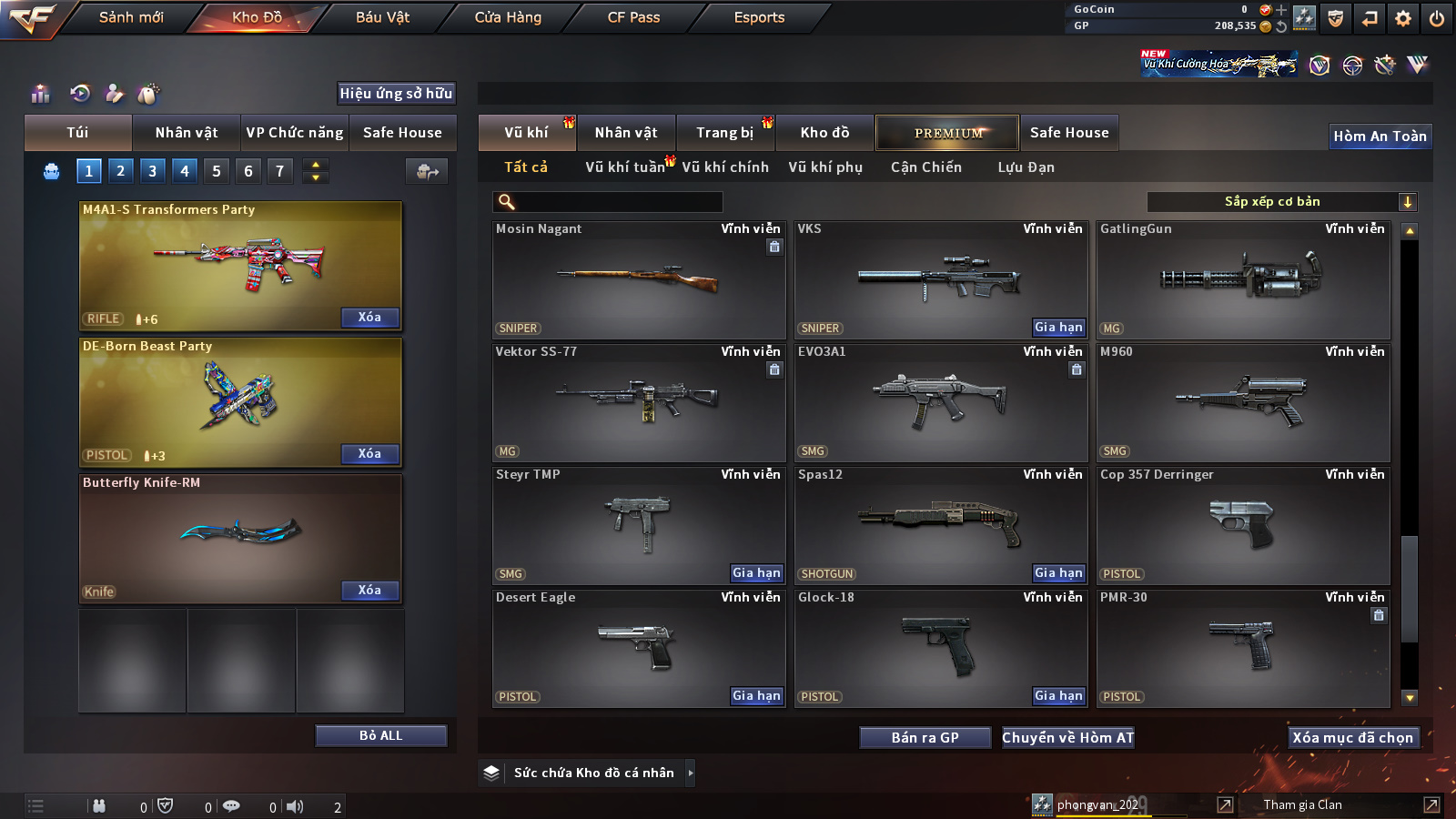Clear the bag with Bỏ ALL
Screen dimensions: 1456x819
point(380,735)
